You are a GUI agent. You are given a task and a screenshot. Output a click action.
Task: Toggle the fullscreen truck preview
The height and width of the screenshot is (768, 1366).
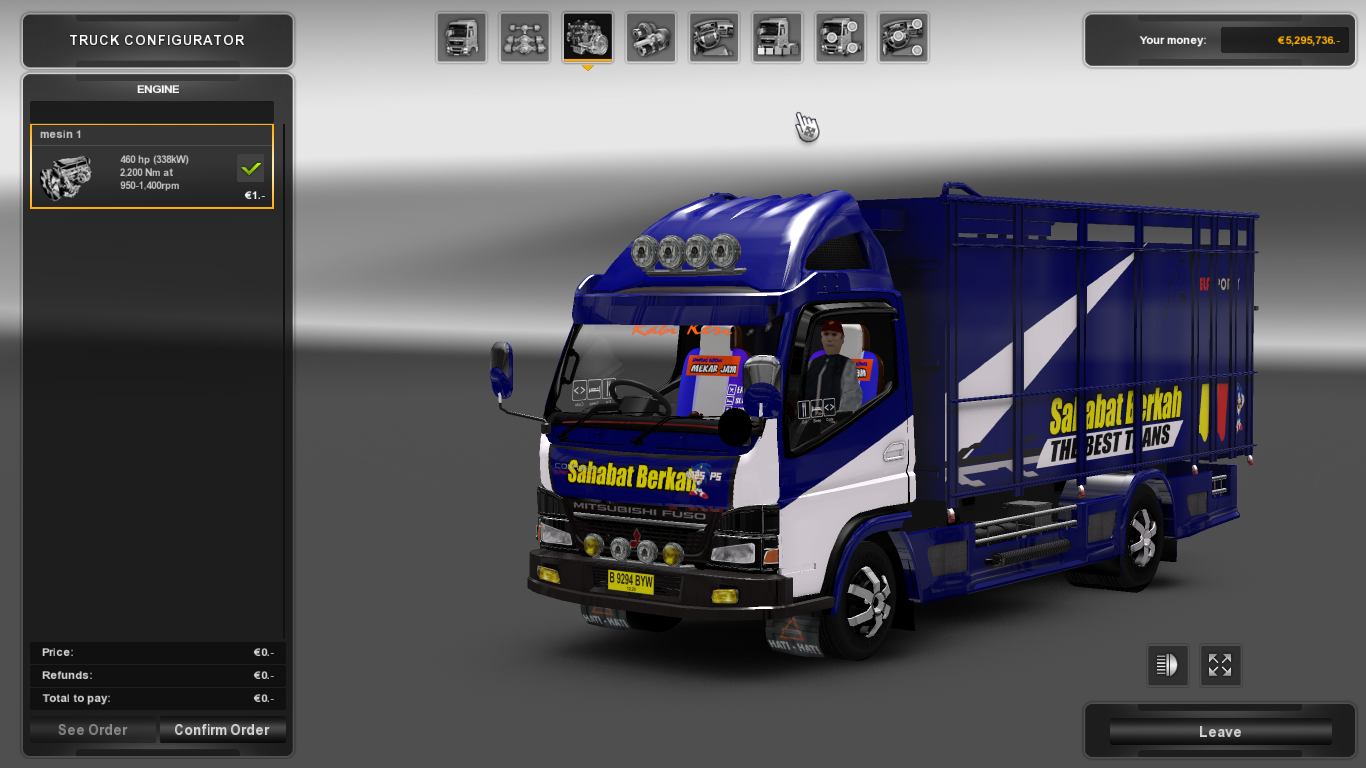pyautogui.click(x=1220, y=665)
